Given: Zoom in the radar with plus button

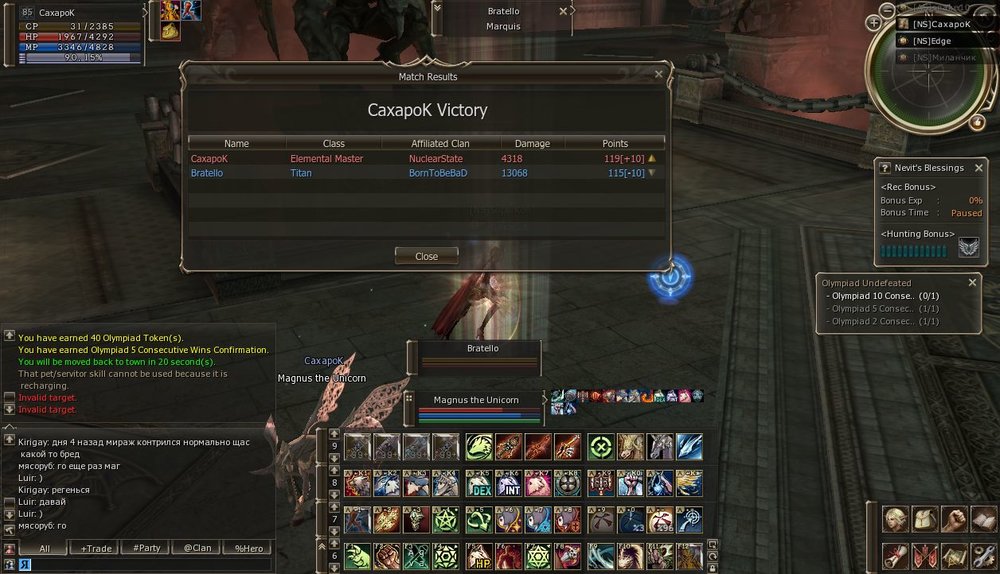Looking at the screenshot, I should pos(874,23).
